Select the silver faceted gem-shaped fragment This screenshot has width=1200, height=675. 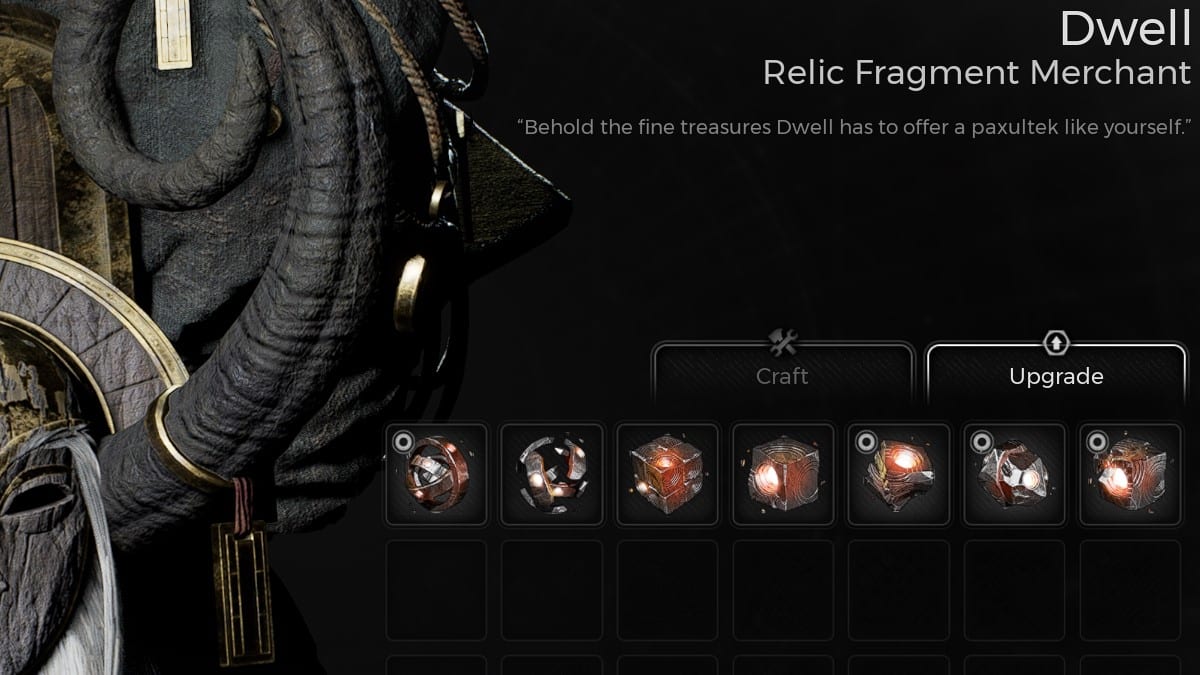(x=1014, y=474)
